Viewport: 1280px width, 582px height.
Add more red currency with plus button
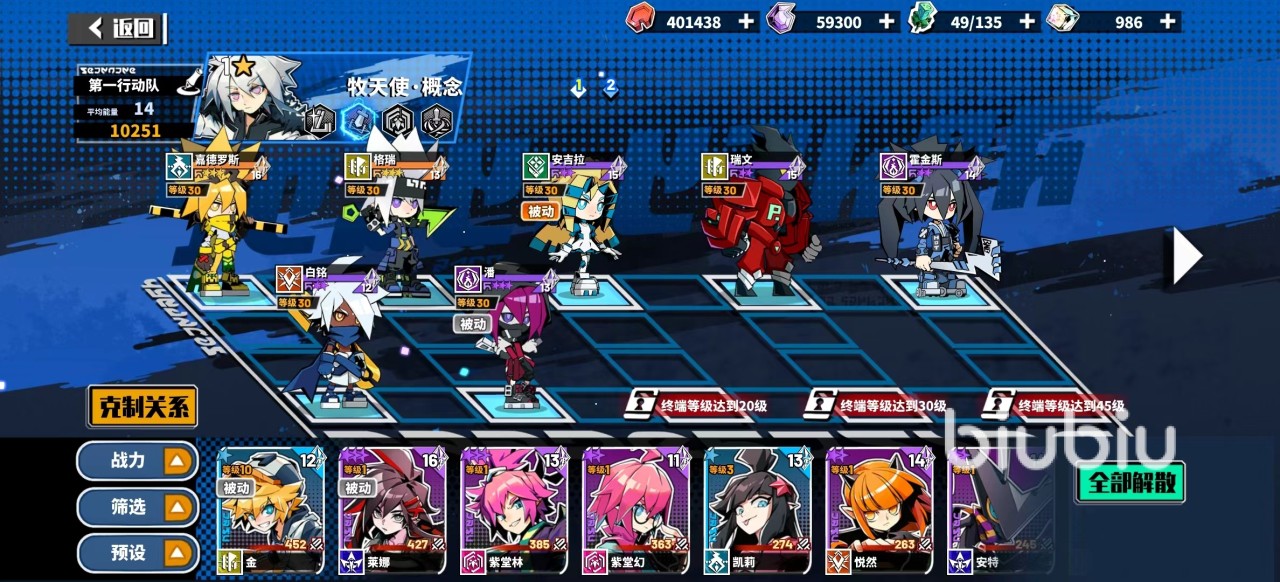(x=747, y=21)
